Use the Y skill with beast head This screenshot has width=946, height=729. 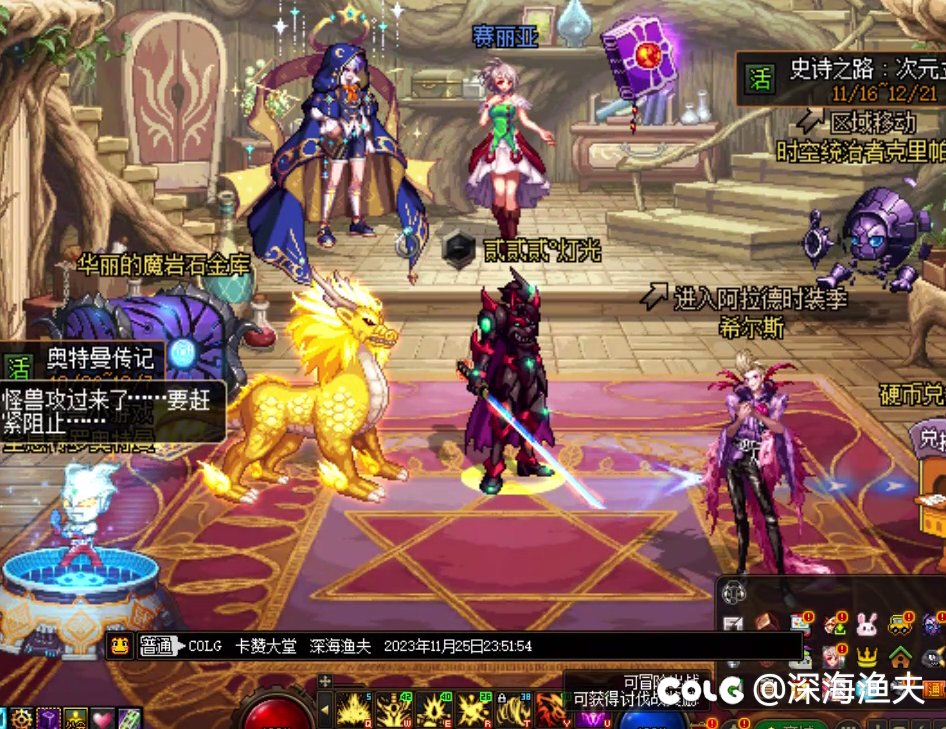click(x=550, y=709)
